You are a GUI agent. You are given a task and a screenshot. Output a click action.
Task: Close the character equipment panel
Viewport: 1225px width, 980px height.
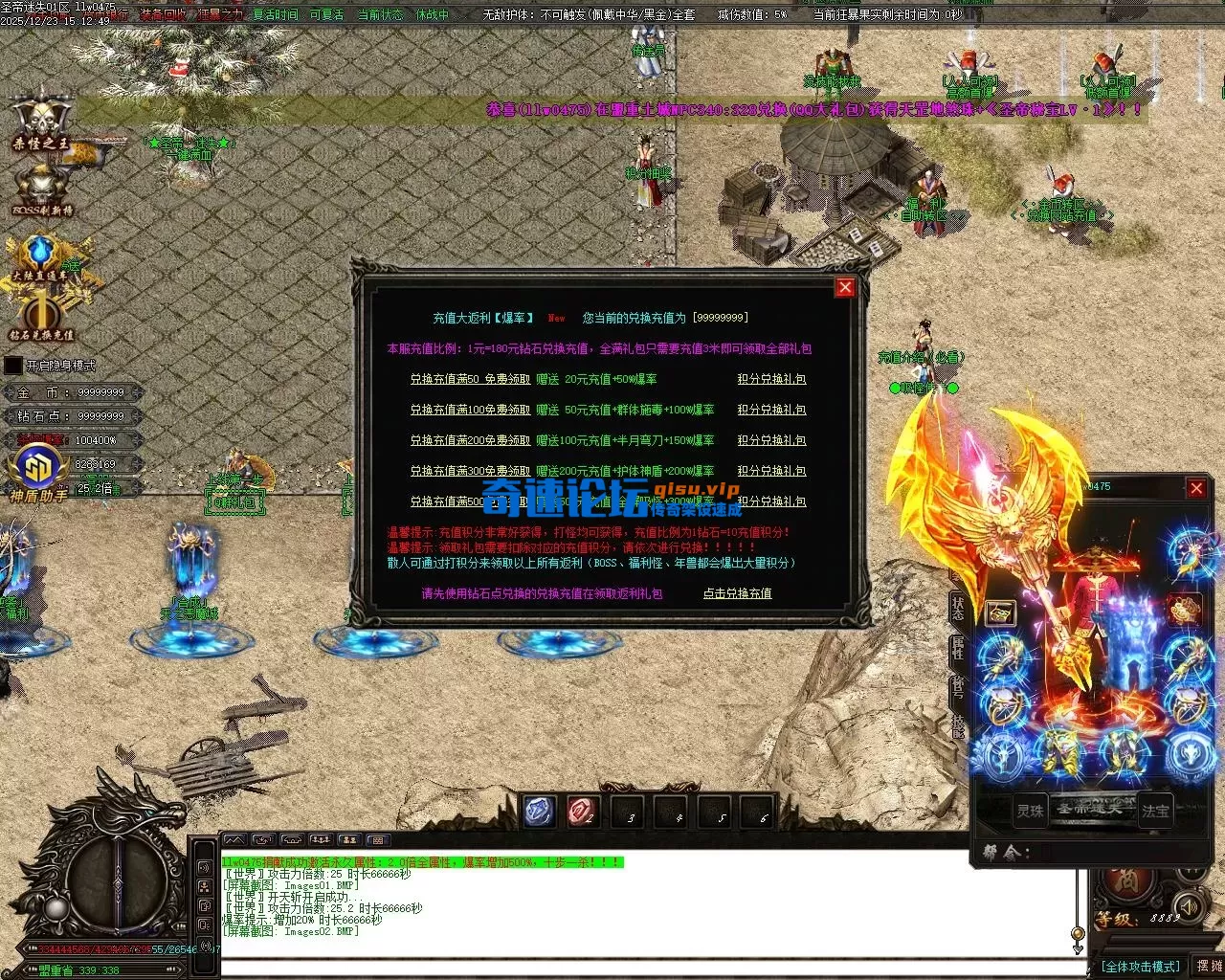tap(1196, 488)
